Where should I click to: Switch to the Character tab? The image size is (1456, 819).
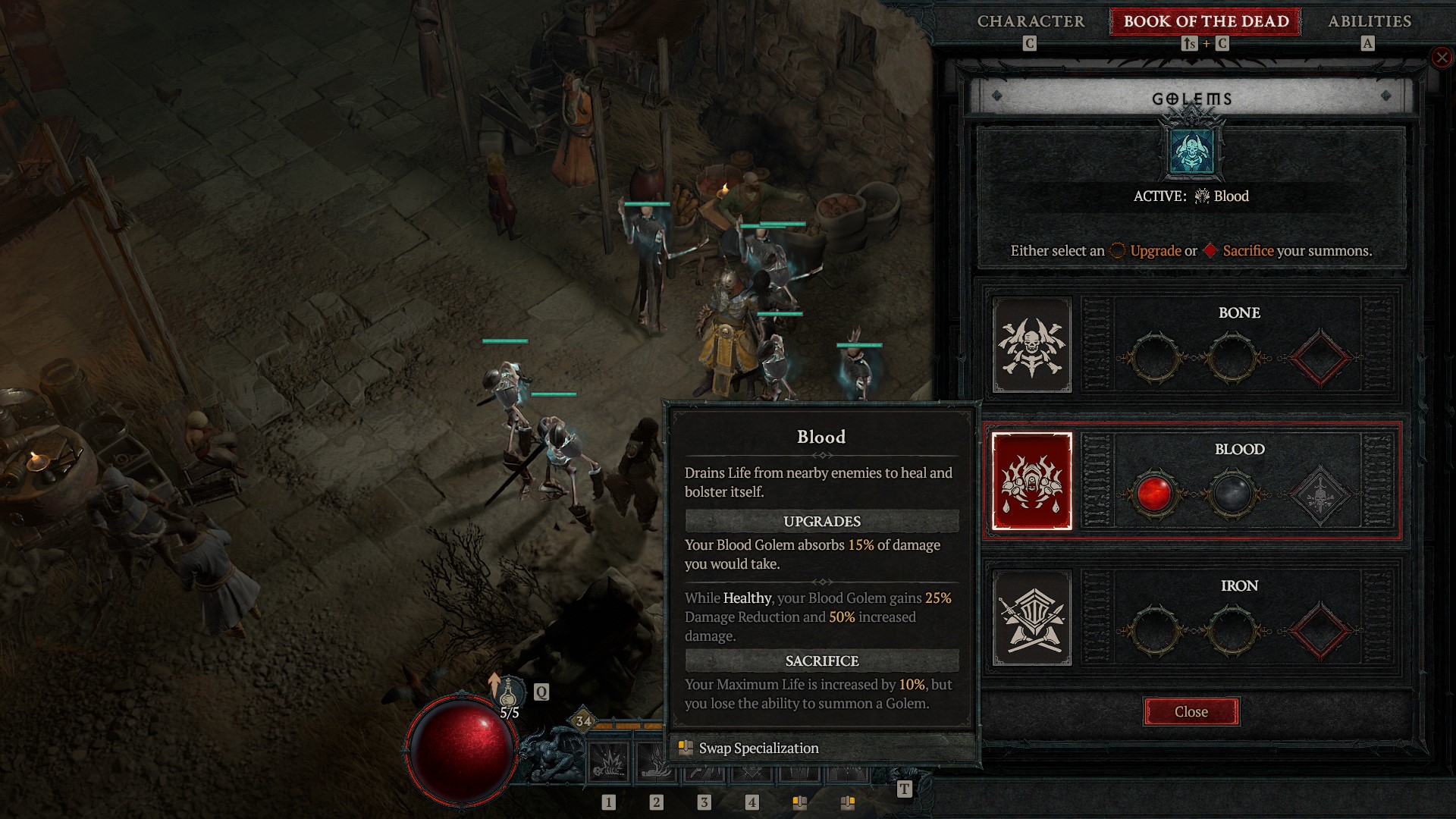click(1031, 21)
